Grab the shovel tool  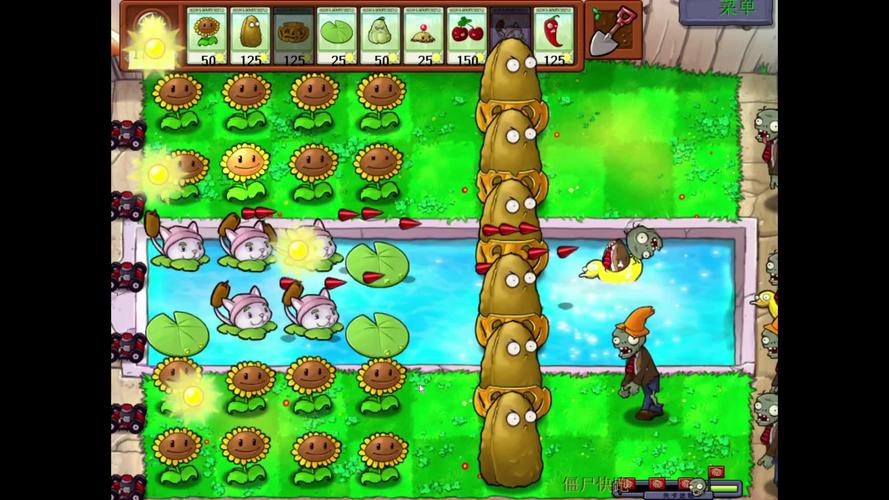609,32
